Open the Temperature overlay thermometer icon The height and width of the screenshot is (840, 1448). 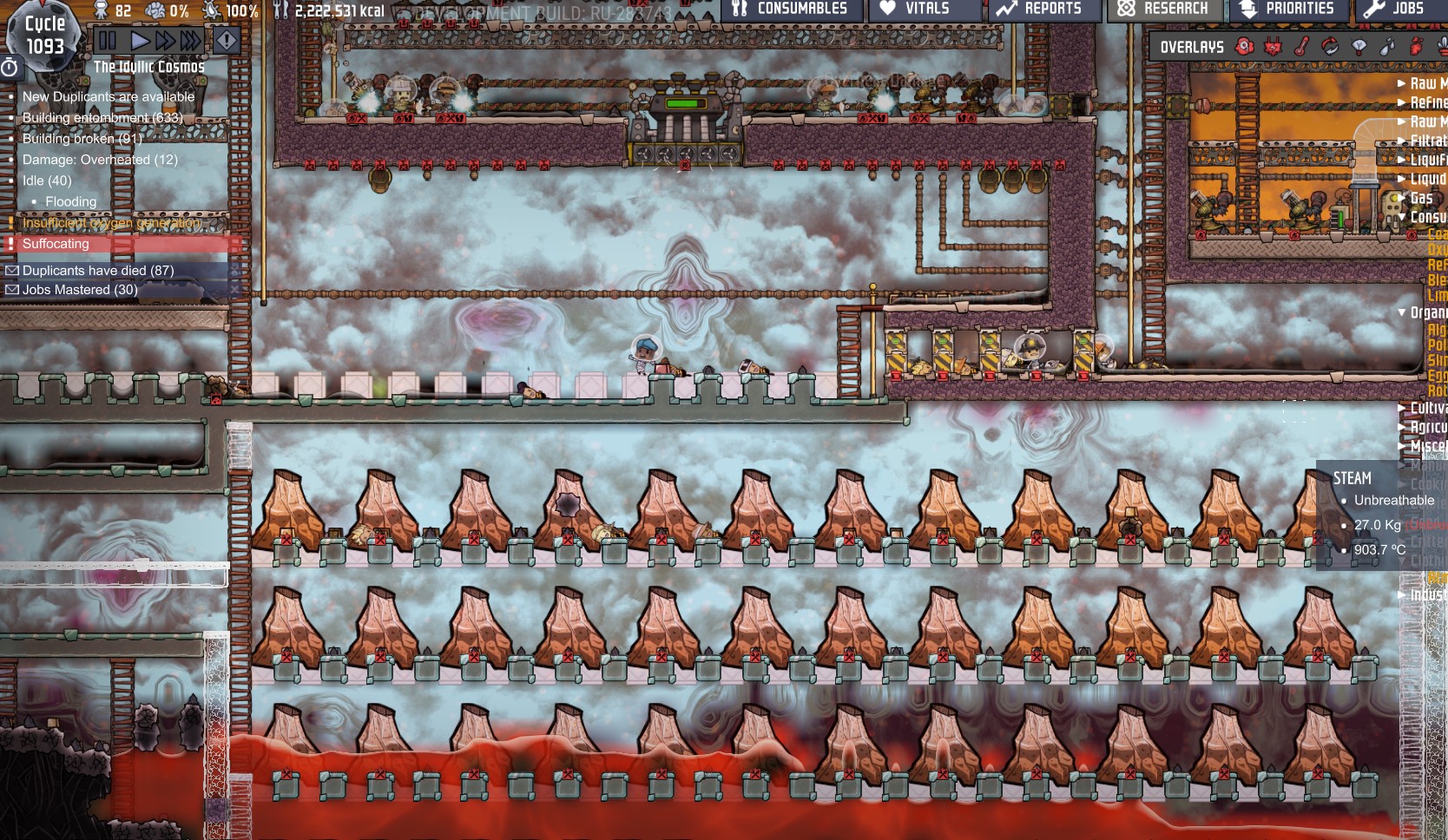1301,46
